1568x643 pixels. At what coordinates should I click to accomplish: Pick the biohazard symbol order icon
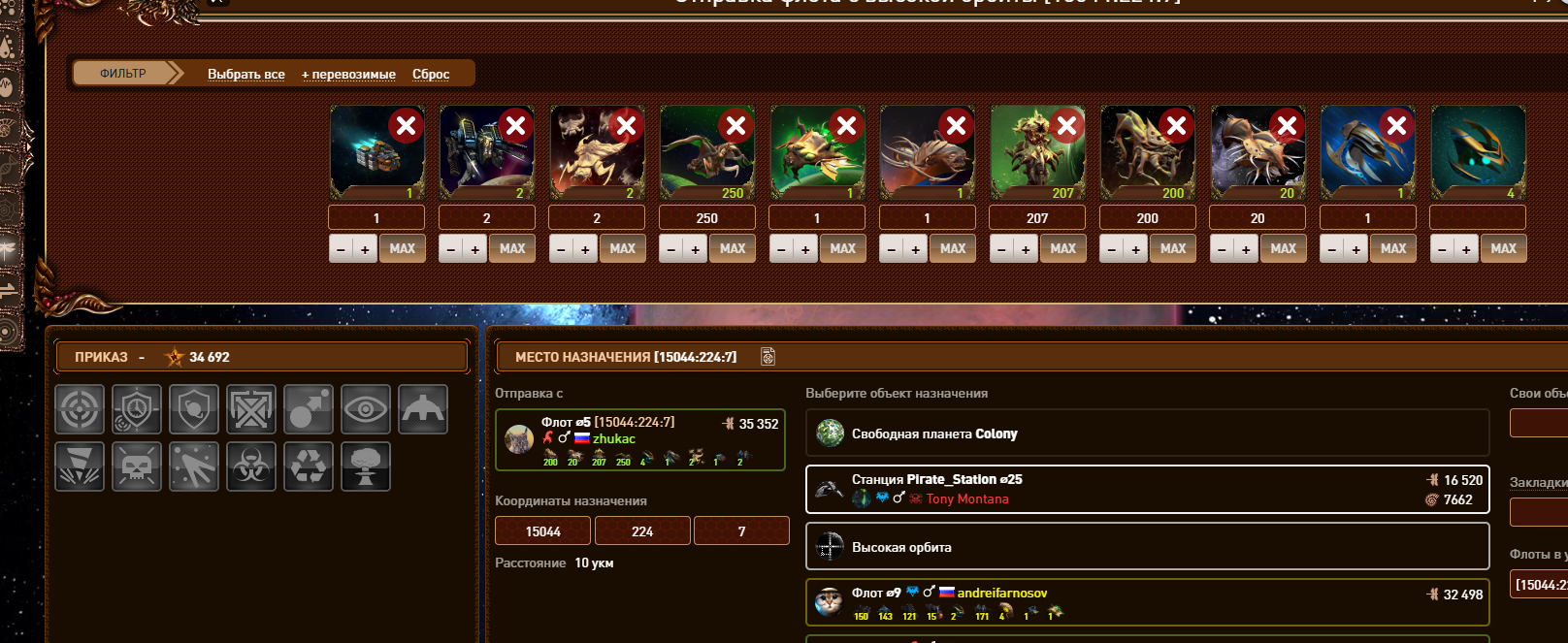[x=251, y=466]
